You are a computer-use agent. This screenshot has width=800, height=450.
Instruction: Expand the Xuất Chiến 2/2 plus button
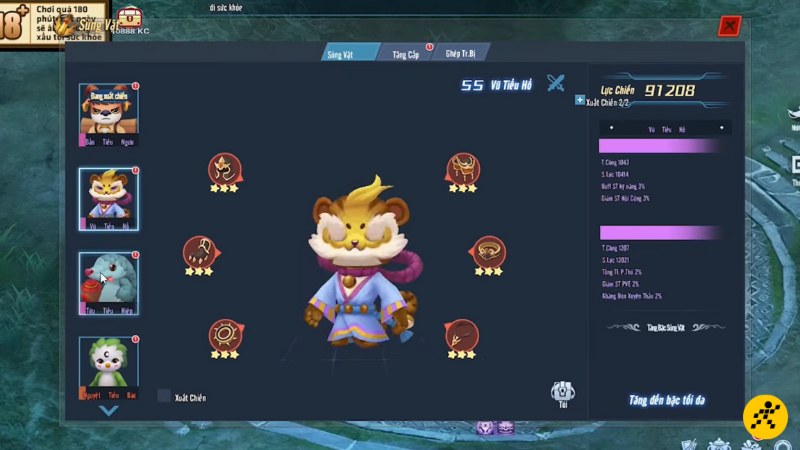(x=580, y=100)
